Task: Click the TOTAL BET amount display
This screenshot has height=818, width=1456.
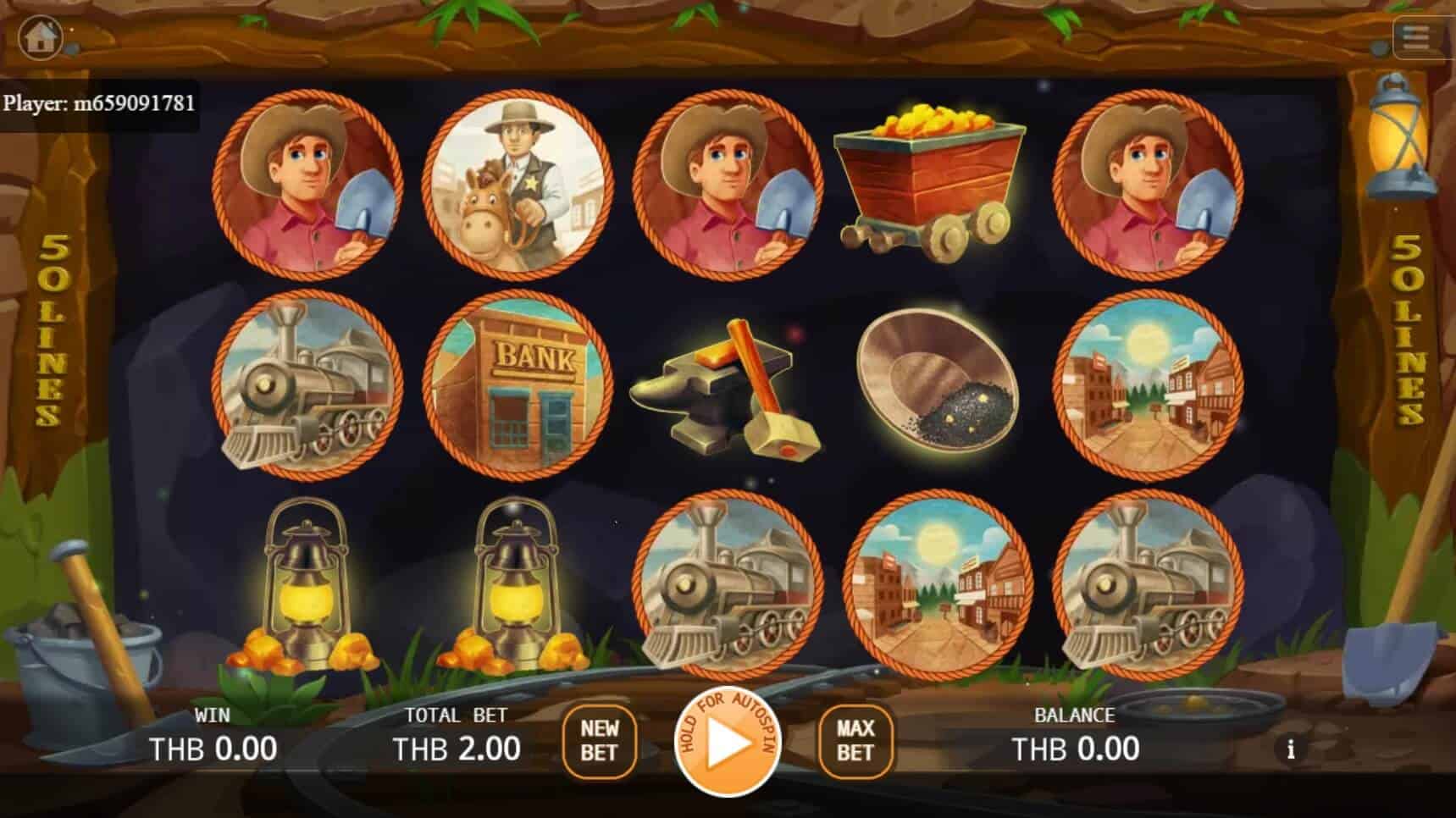Action: [457, 749]
